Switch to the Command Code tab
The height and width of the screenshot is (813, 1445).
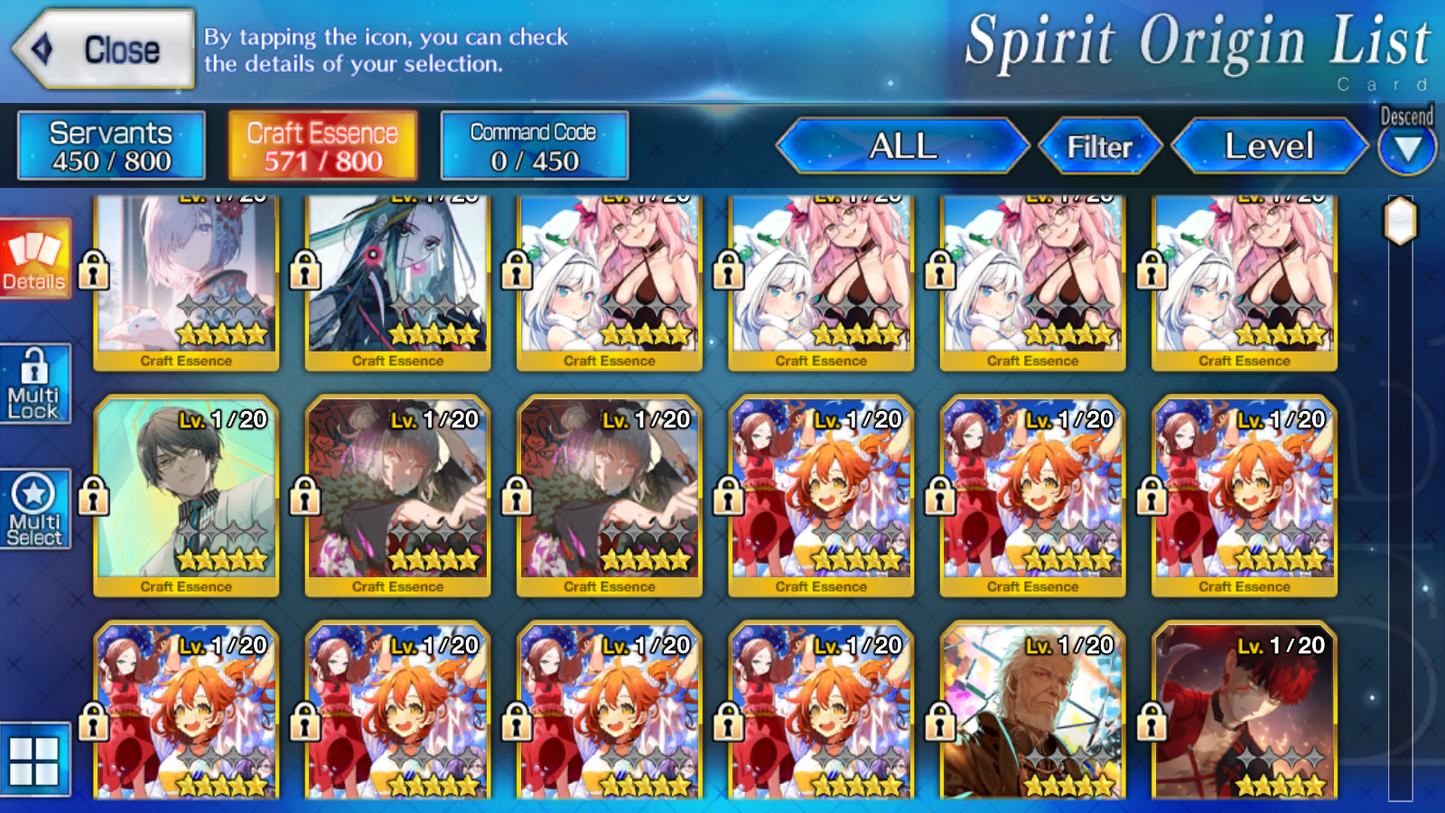tap(534, 143)
